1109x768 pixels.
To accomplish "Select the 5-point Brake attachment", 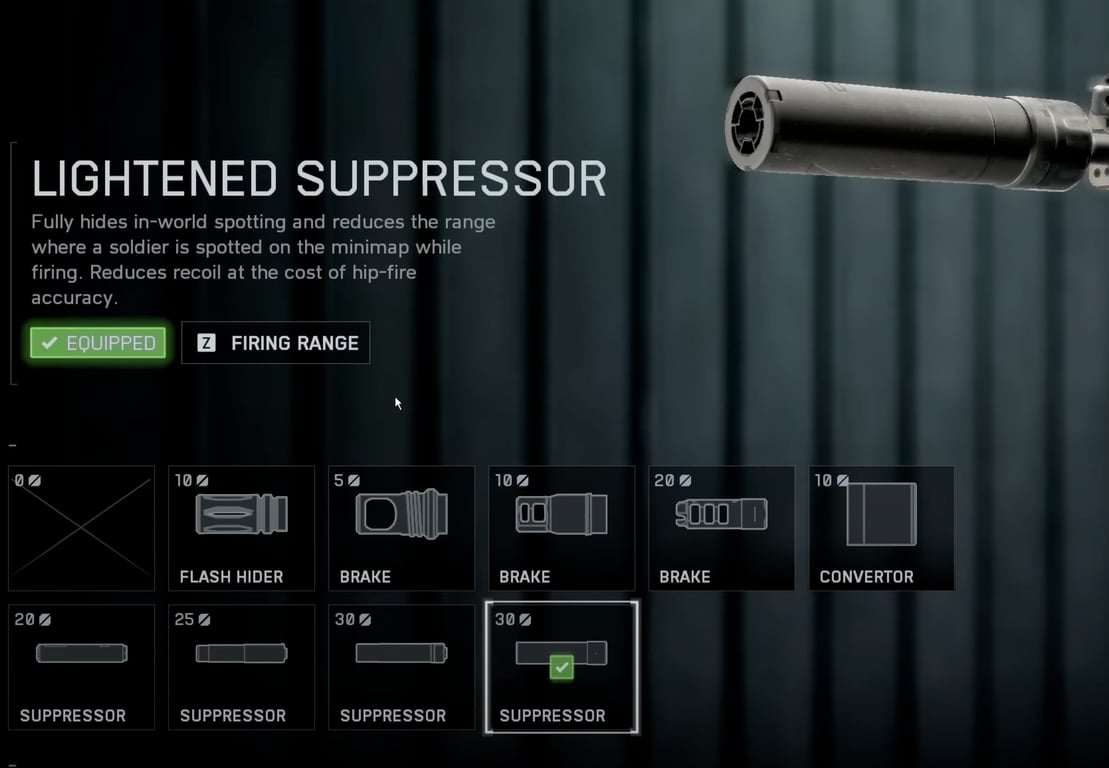I will (x=402, y=528).
